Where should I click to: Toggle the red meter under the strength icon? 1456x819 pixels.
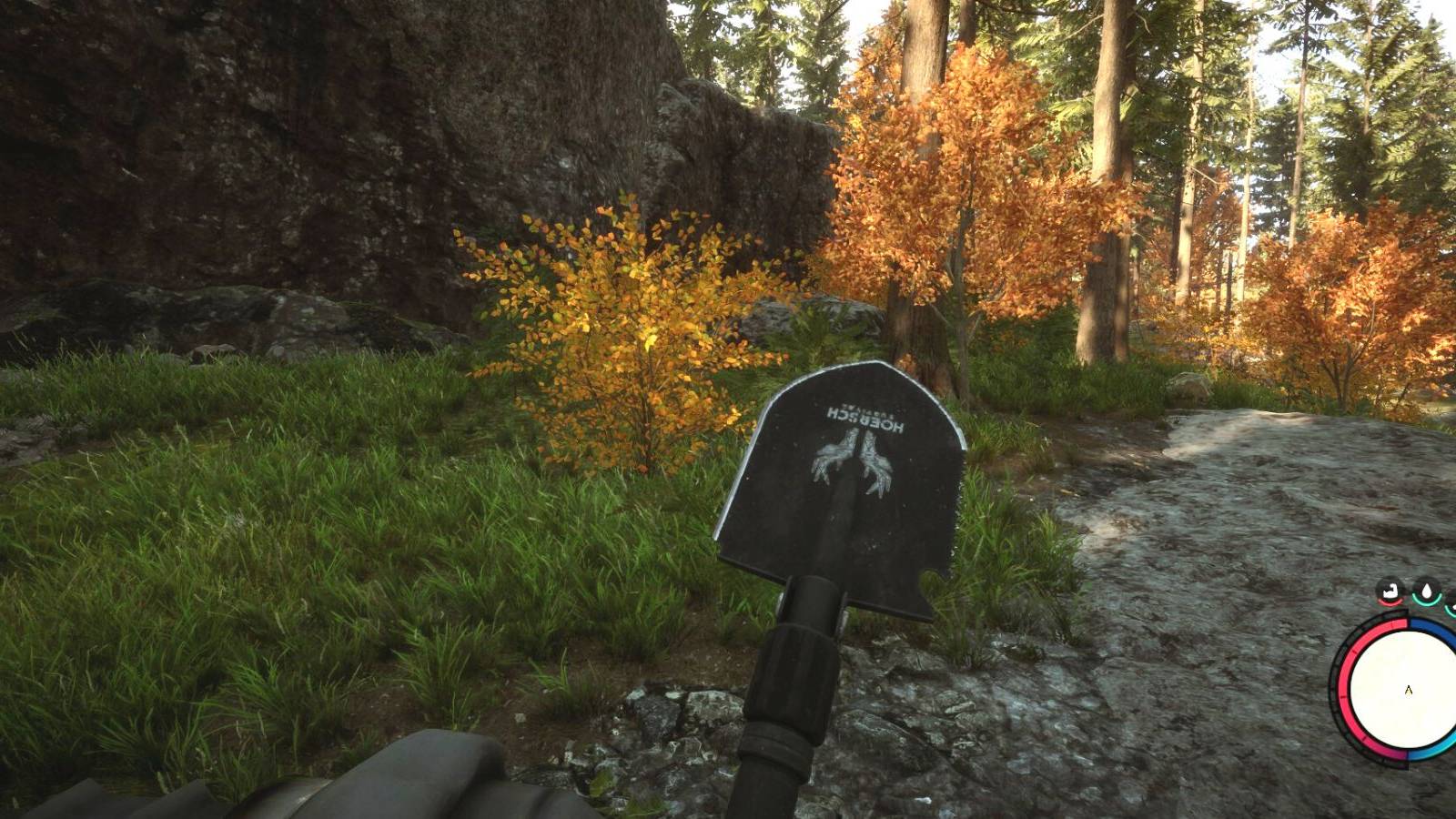[x=1390, y=602]
